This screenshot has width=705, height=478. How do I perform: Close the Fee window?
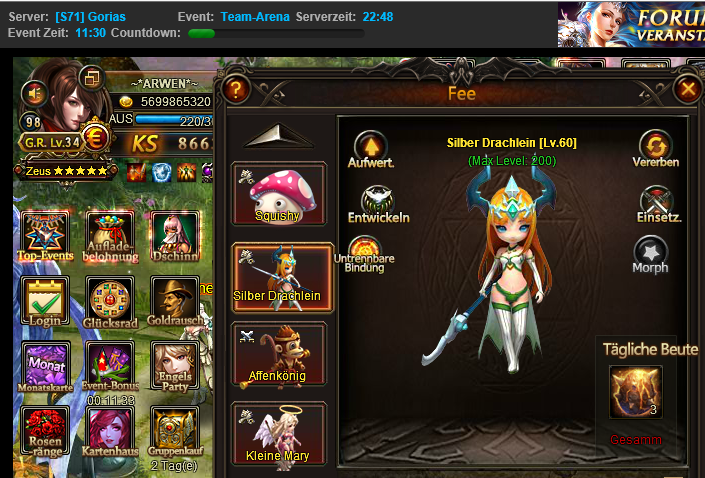coord(687,90)
